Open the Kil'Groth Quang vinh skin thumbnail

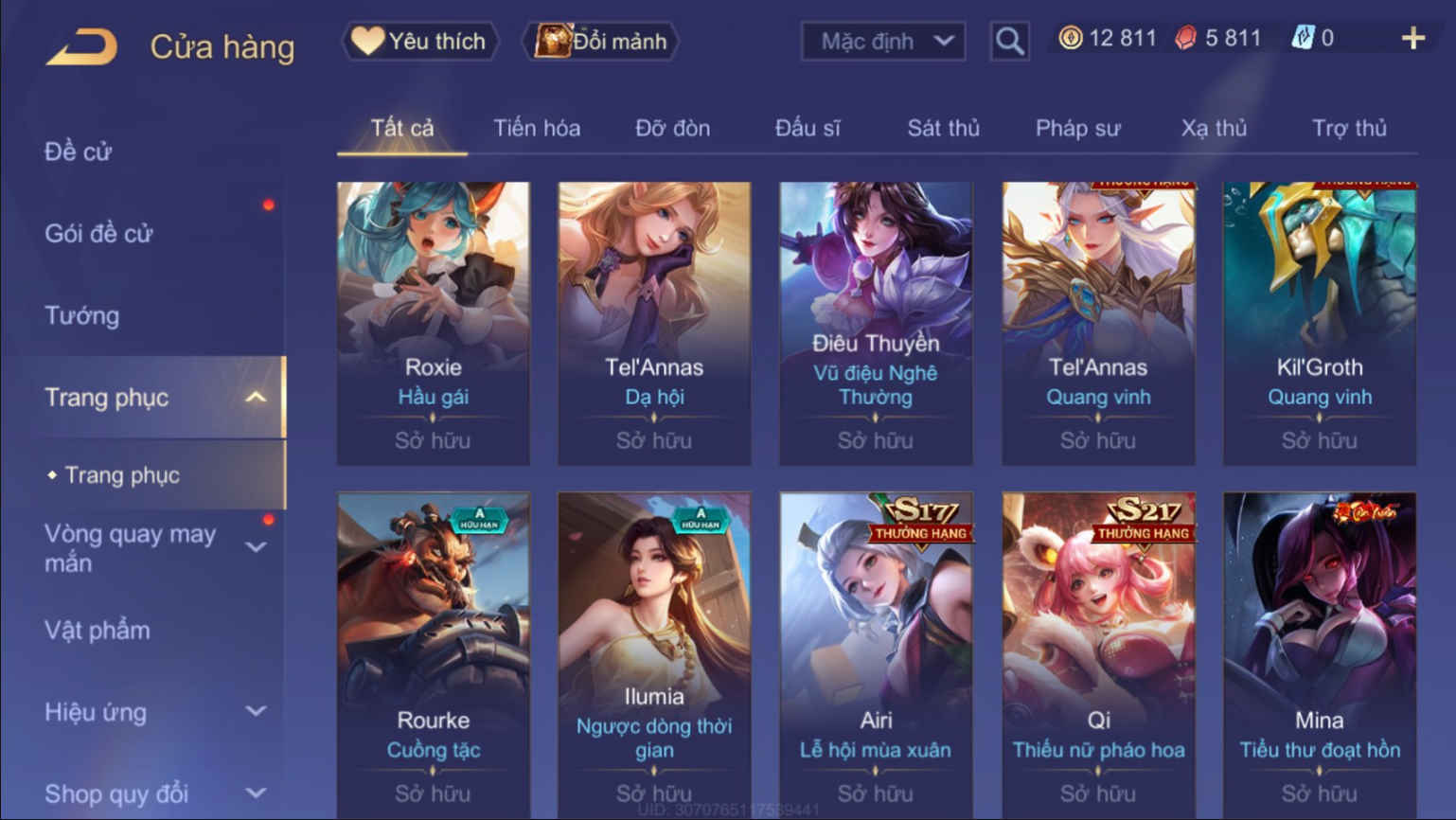[1319, 270]
